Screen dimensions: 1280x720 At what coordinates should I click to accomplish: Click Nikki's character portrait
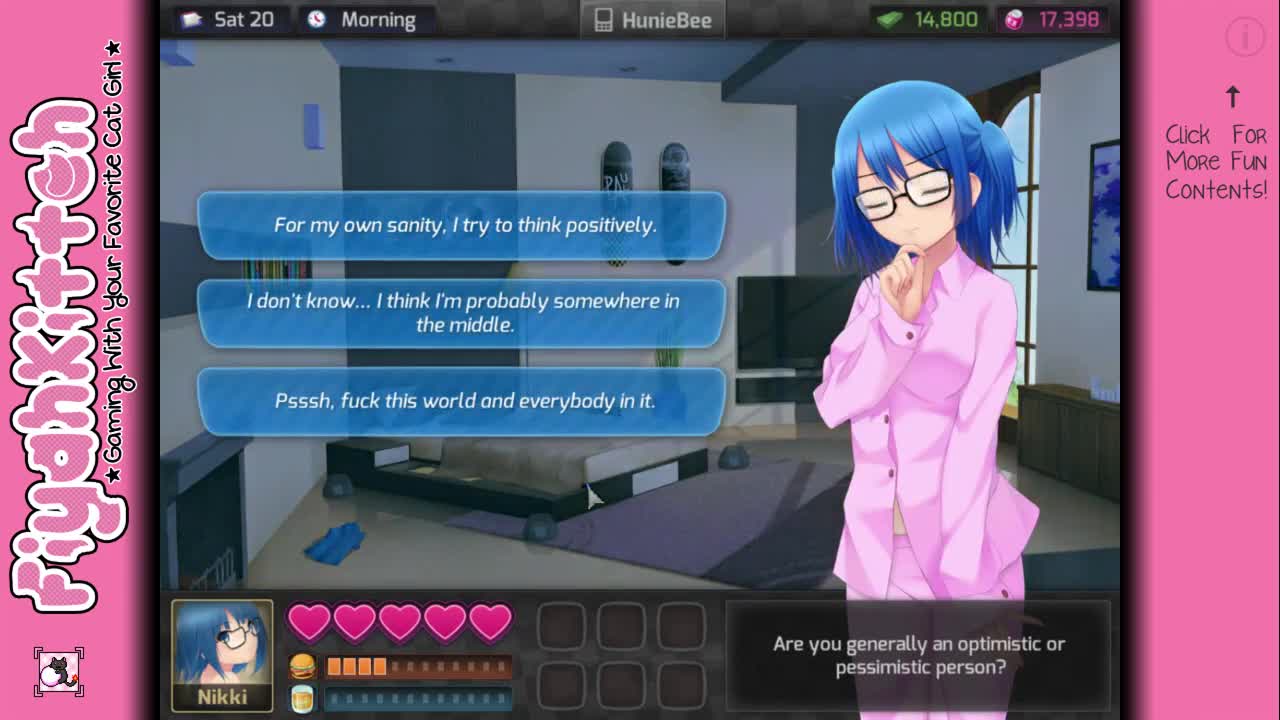coord(222,655)
